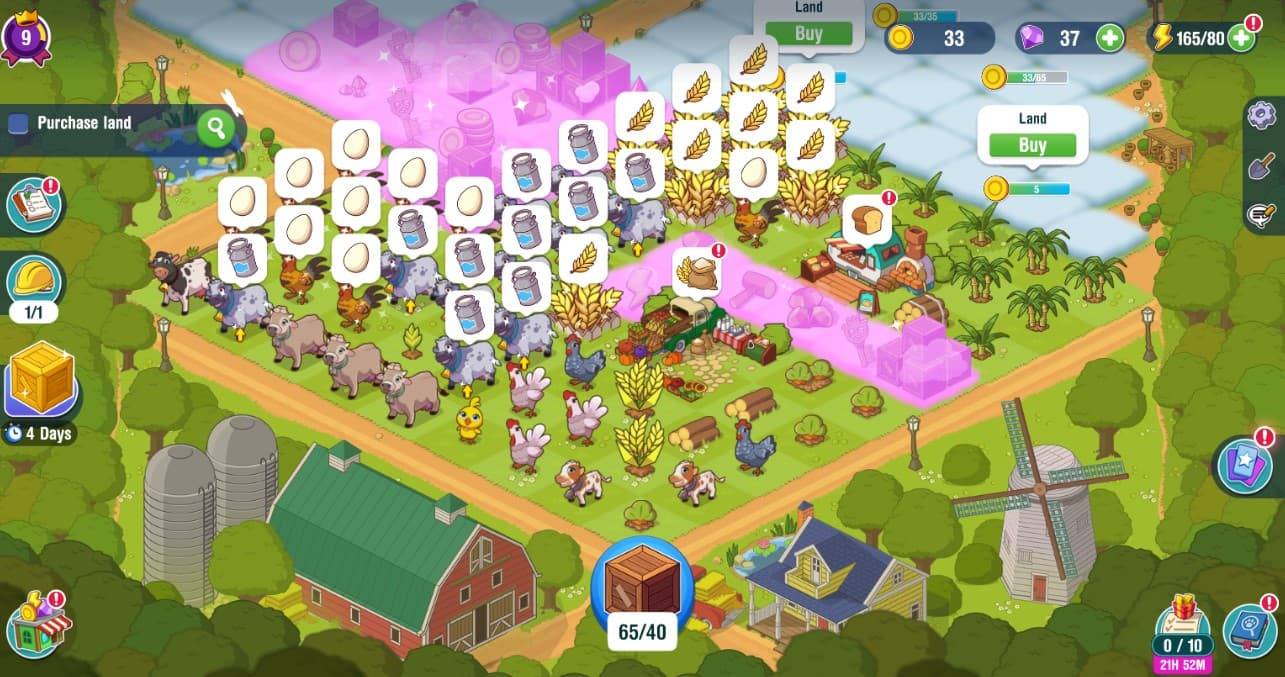The height and width of the screenshot is (677, 1285).
Task: Open the shop stall icon
Action: click(39, 625)
